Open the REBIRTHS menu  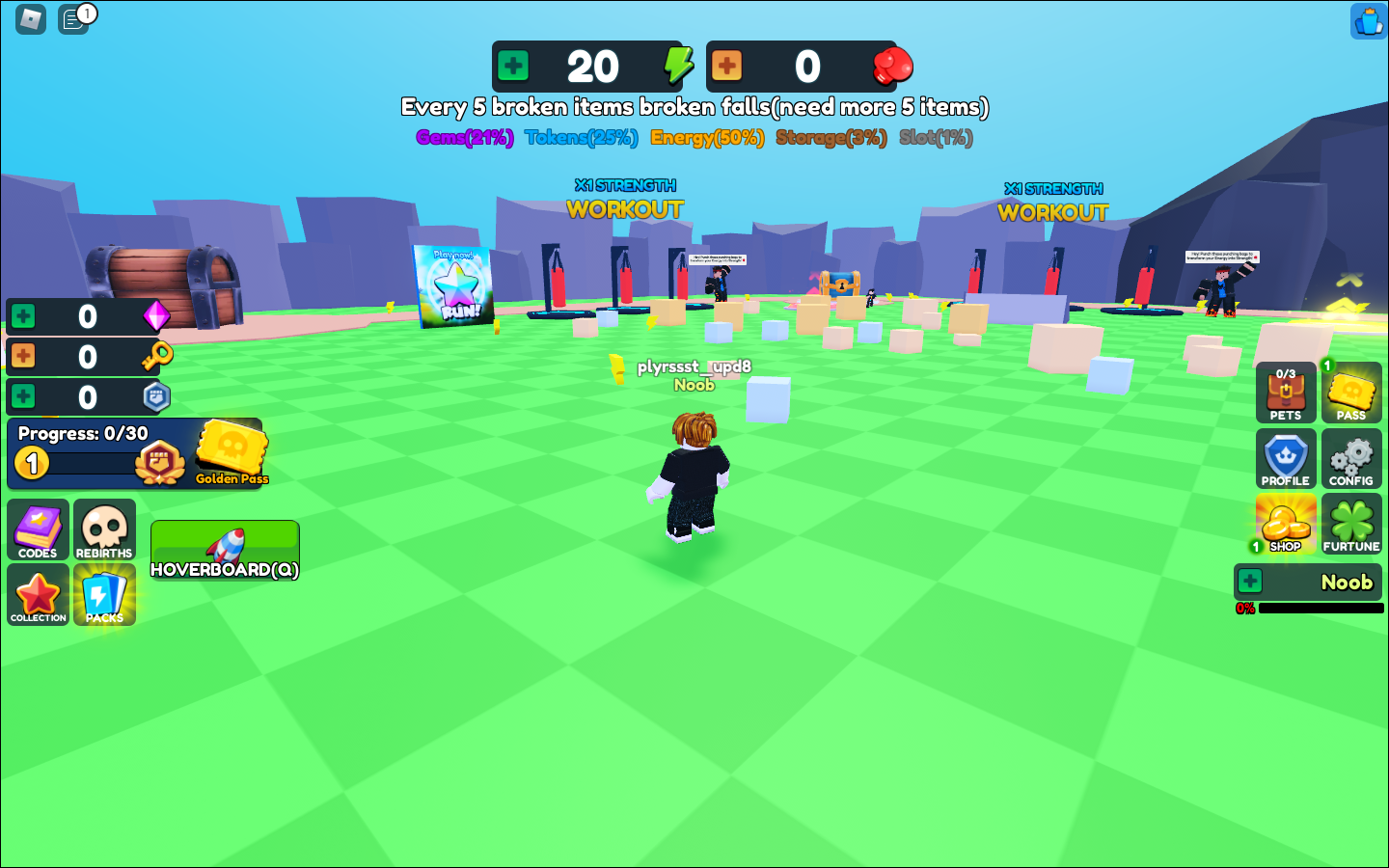point(104,529)
